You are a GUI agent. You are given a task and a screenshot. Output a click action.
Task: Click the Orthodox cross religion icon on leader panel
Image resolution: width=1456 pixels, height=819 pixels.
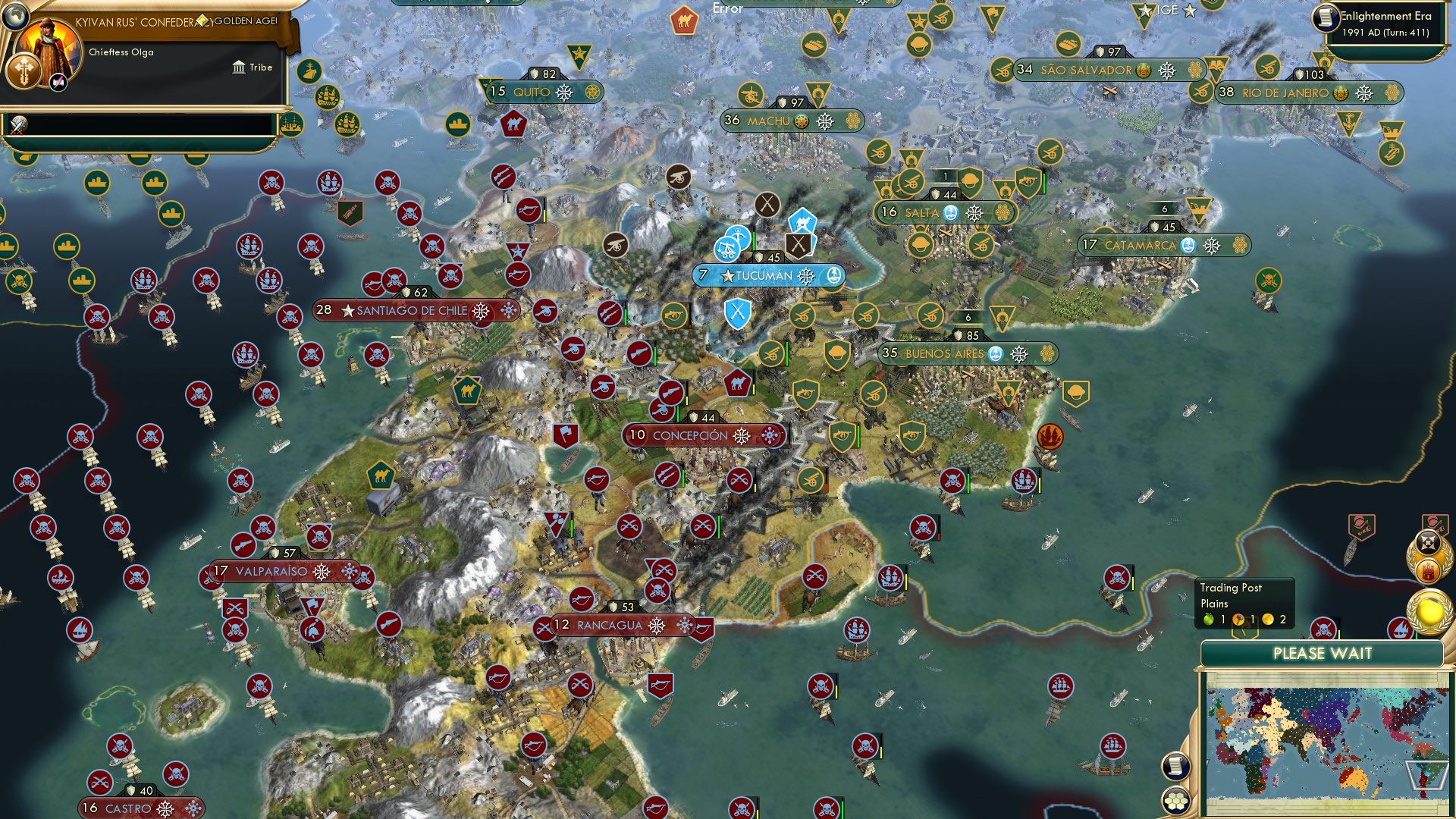point(24,71)
